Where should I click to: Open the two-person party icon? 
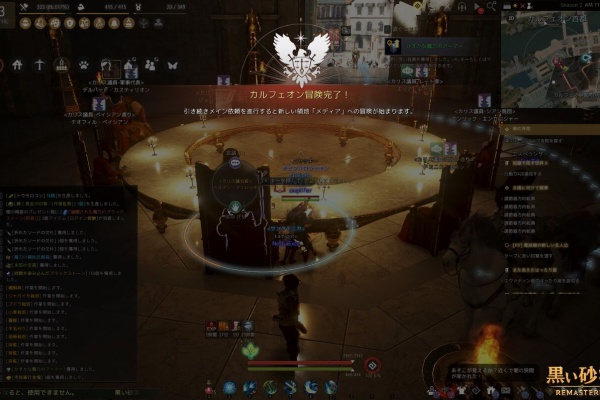tap(150, 64)
